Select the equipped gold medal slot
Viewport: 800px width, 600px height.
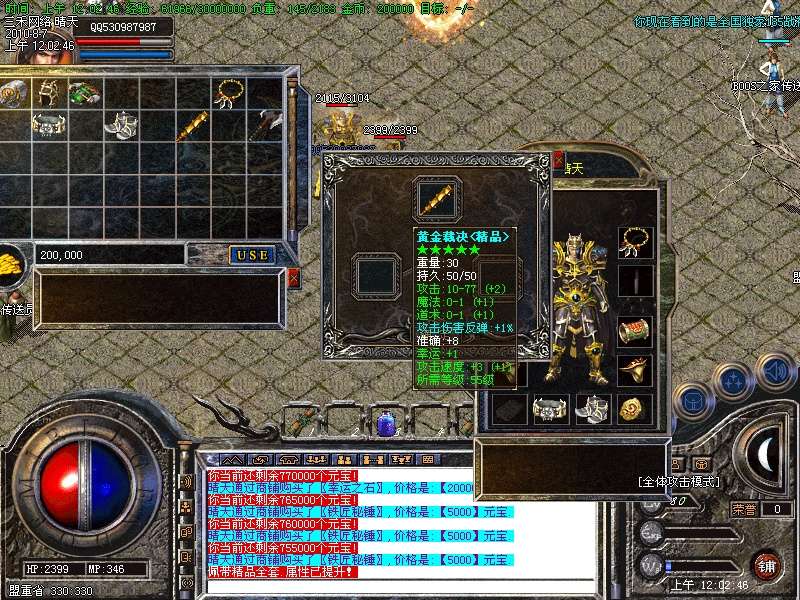click(x=634, y=408)
